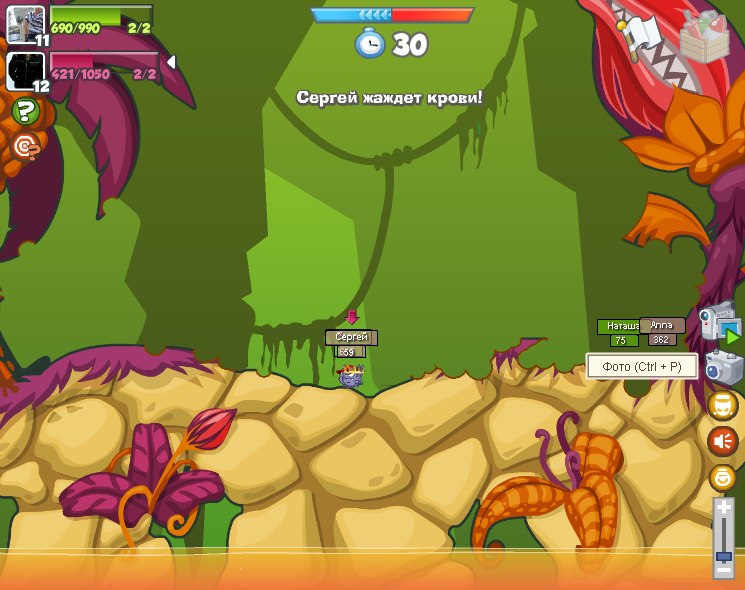The height and width of the screenshot is (590, 745).
Task: Start video recording with the camcorder icon
Action: click(718, 322)
